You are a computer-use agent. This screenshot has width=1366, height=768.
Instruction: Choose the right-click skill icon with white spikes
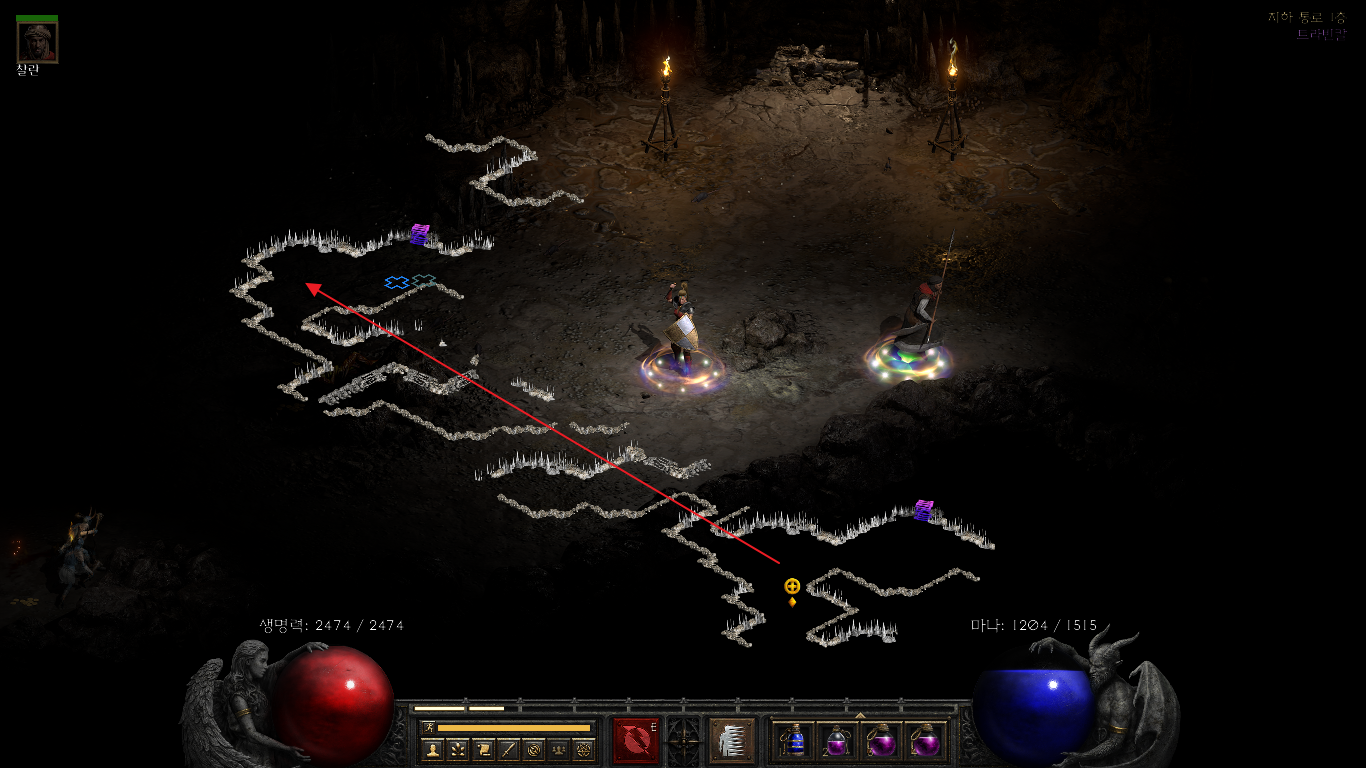pos(730,740)
